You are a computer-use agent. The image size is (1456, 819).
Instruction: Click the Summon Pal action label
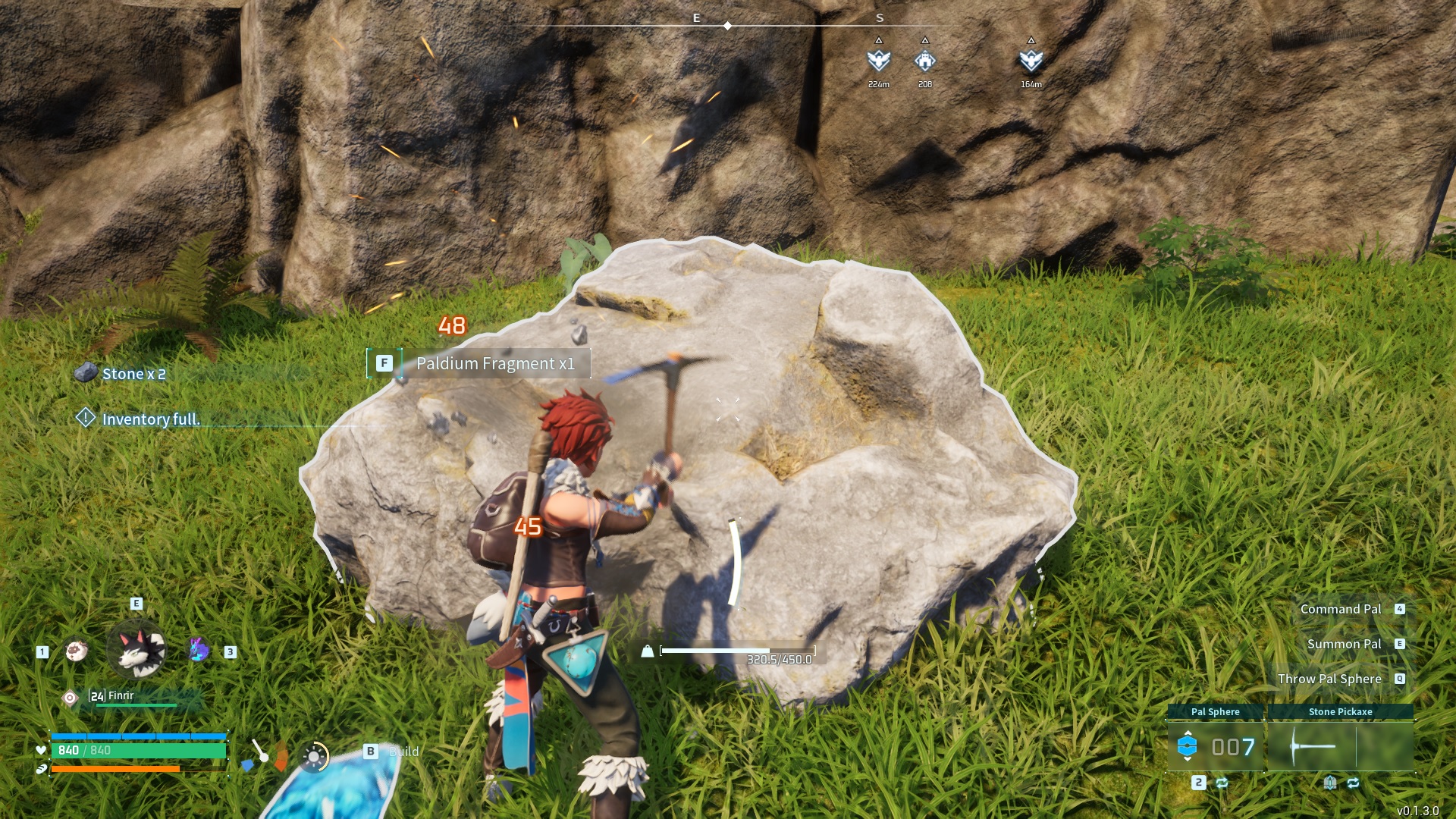coord(1345,644)
